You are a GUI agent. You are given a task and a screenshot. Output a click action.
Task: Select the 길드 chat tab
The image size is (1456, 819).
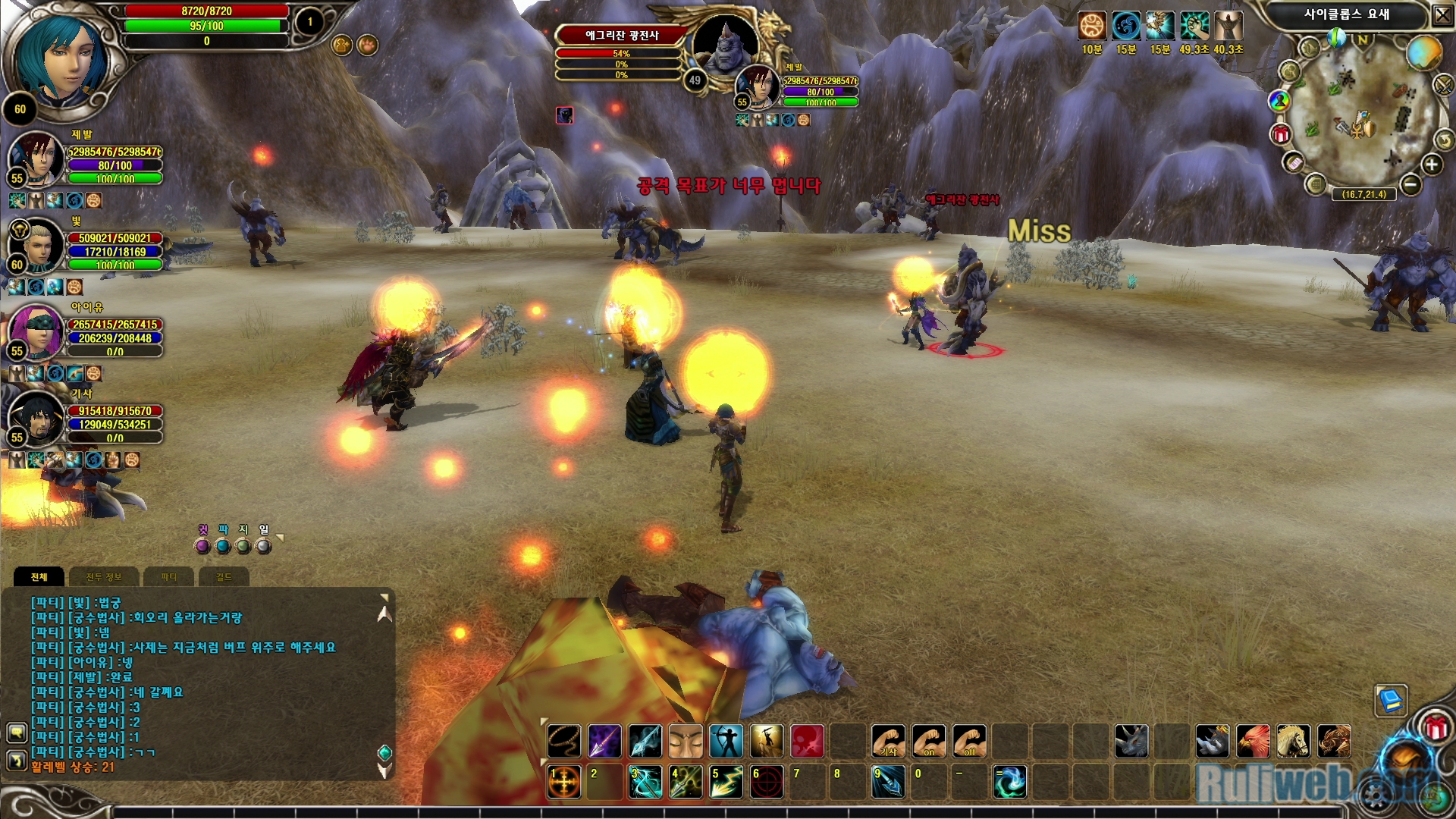pos(223,577)
